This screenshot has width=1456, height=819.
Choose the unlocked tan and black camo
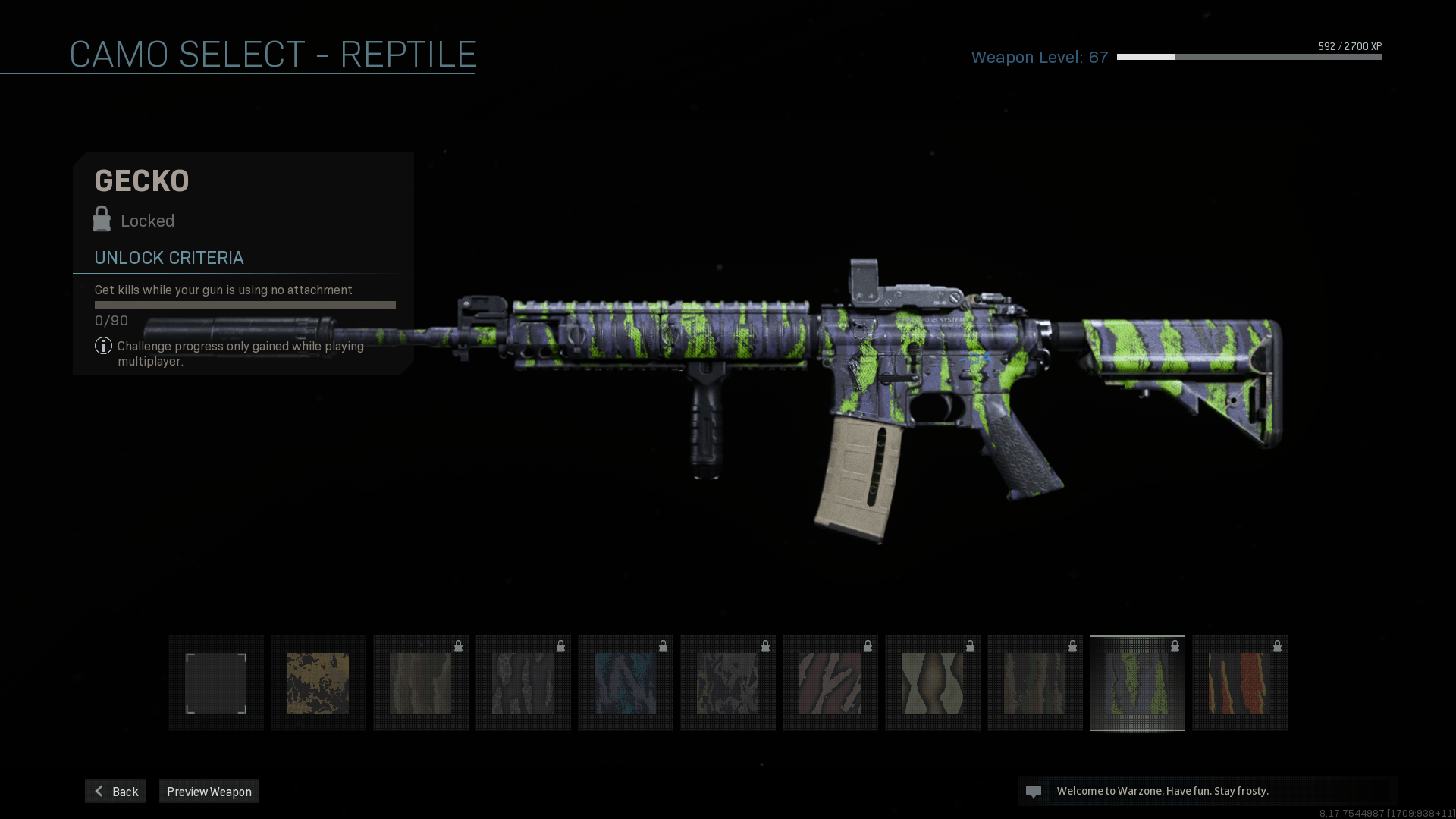[x=318, y=683]
